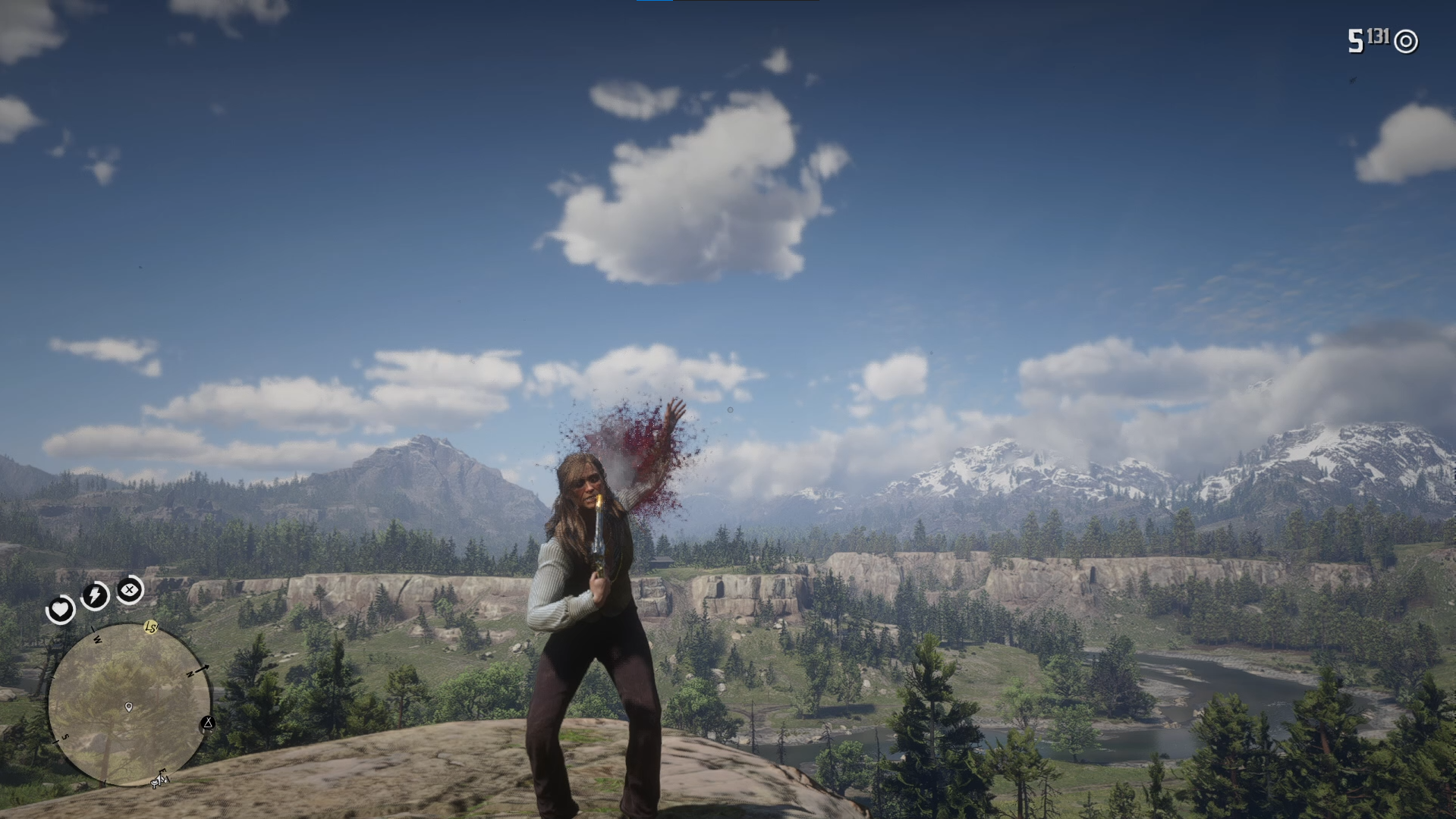The image size is (1456, 819).
Task: Select the yellow LS marker on minimap
Action: point(151,627)
